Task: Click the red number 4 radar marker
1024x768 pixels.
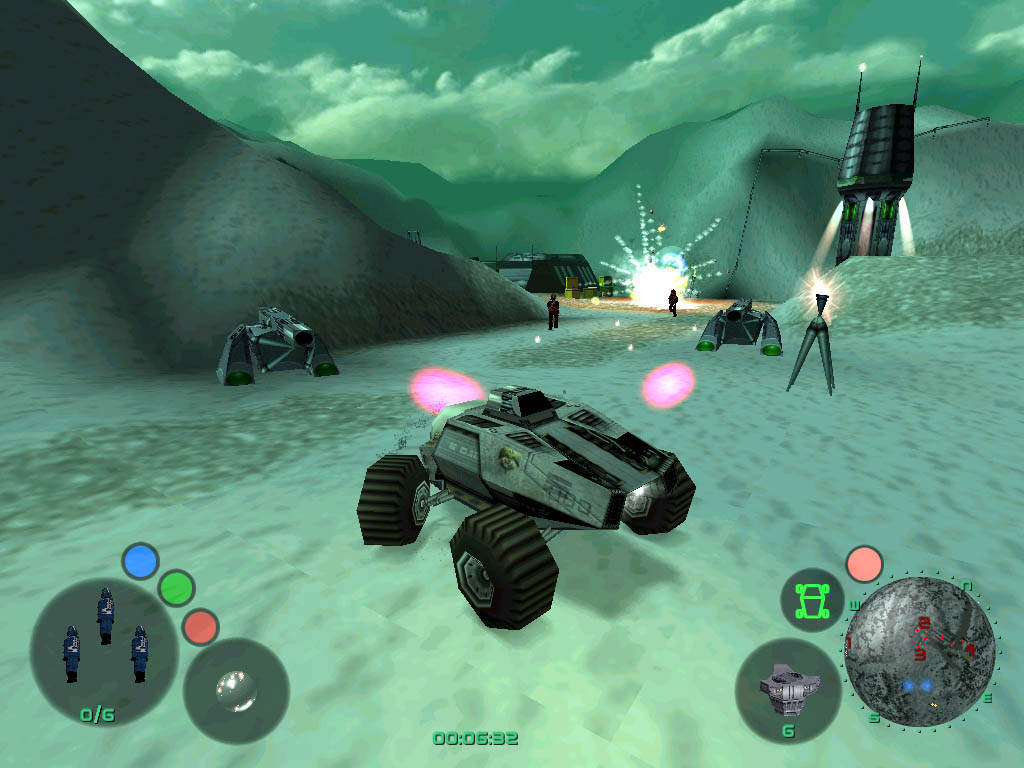Action: point(970,648)
